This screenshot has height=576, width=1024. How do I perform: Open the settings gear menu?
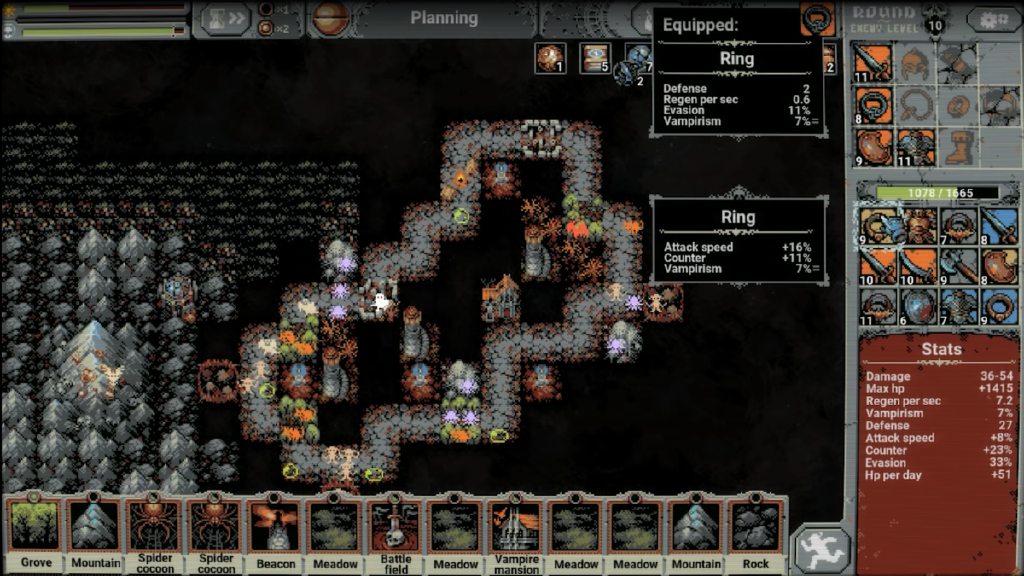pos(994,20)
